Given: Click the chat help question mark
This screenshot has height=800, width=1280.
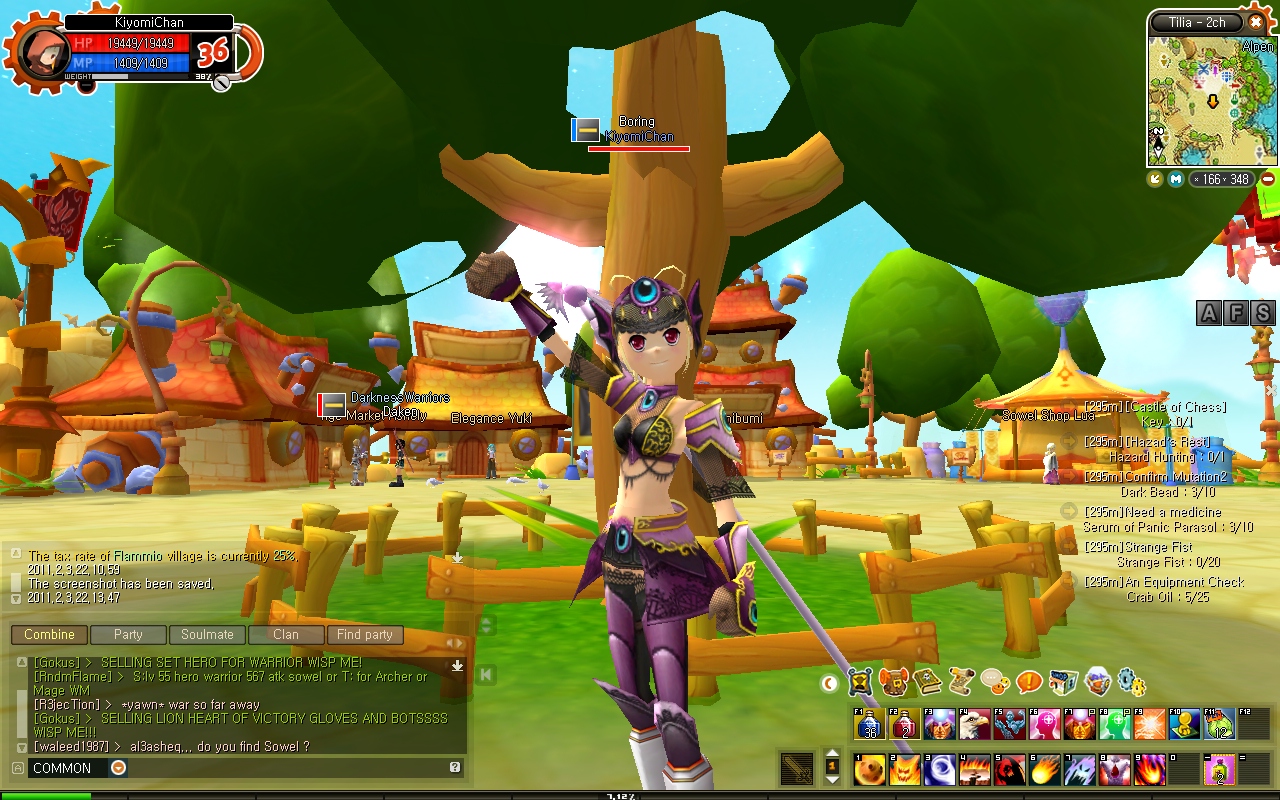Looking at the screenshot, I should pos(455,768).
